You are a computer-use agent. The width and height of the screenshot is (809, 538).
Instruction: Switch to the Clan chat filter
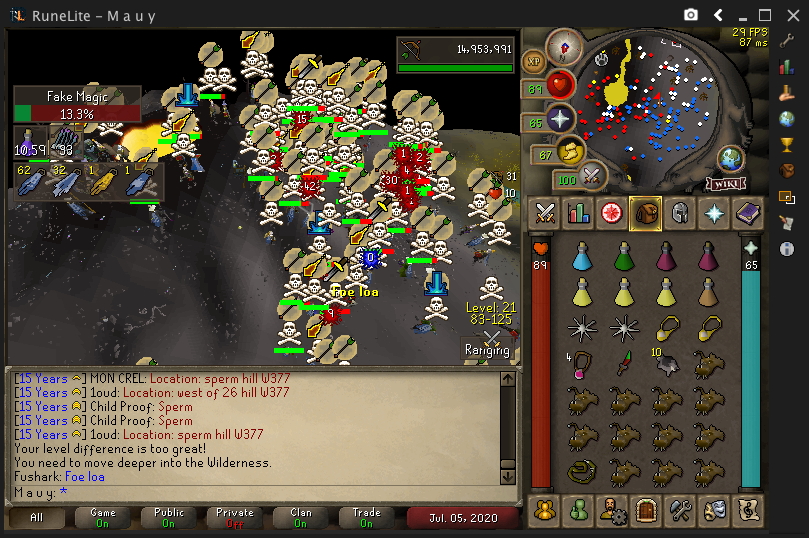point(301,517)
